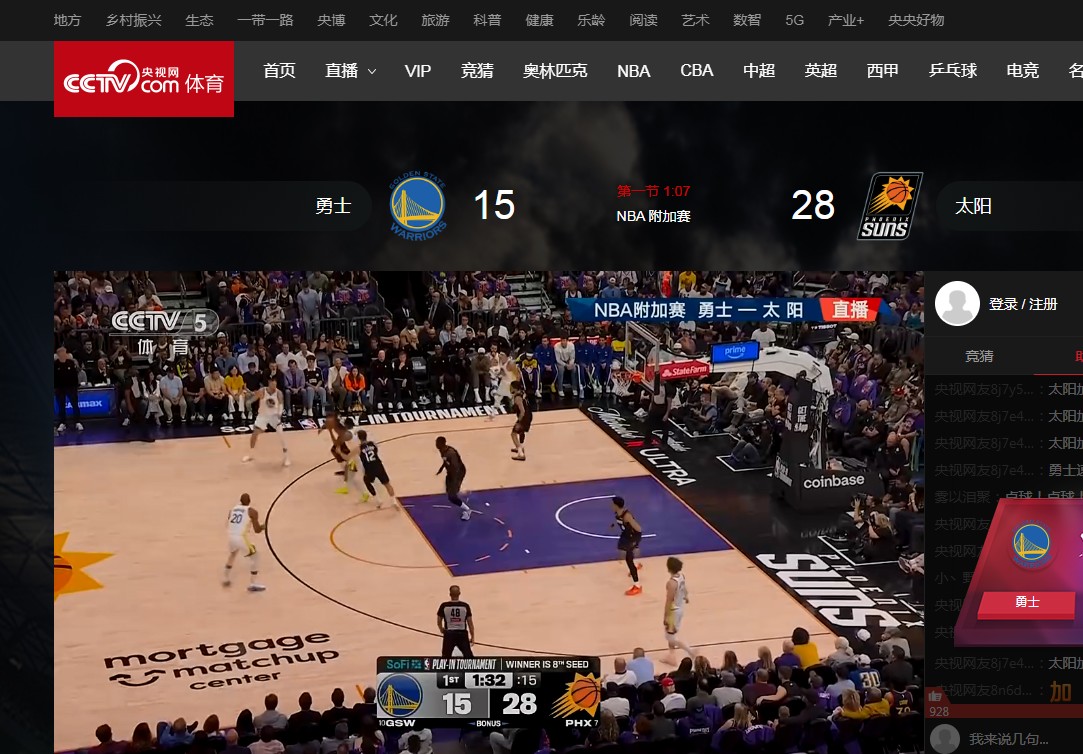Switch to the 竞猜 tab beside chat

[x=979, y=356]
